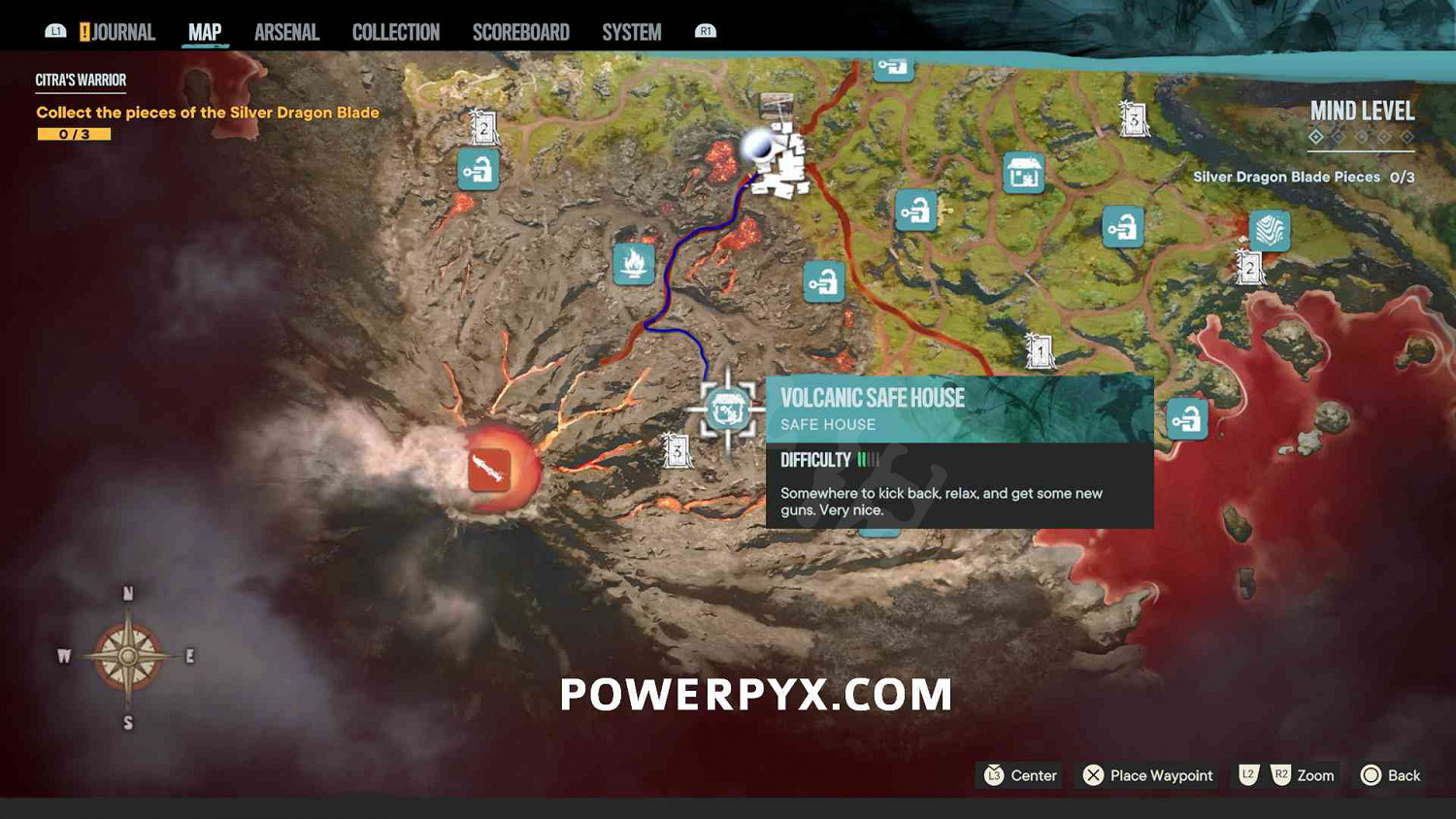Select the Volcanic Safe House map icon

[726, 409]
